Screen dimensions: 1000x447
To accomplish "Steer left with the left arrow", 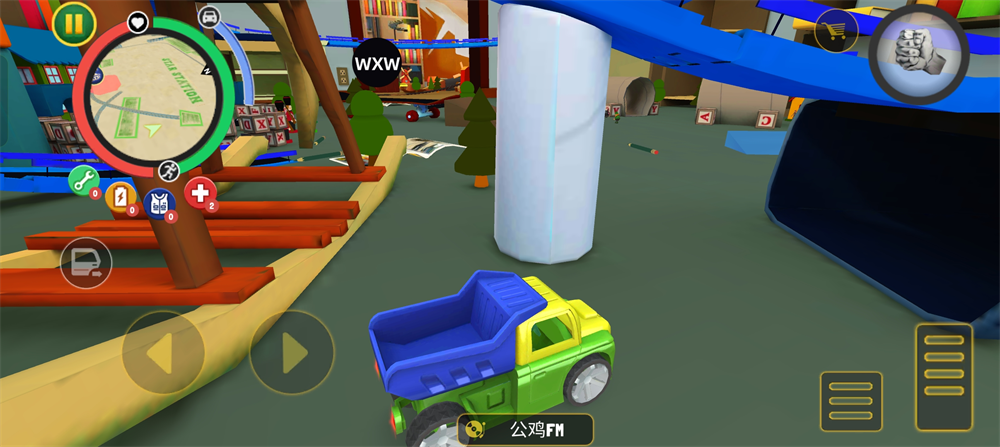I will tap(162, 353).
